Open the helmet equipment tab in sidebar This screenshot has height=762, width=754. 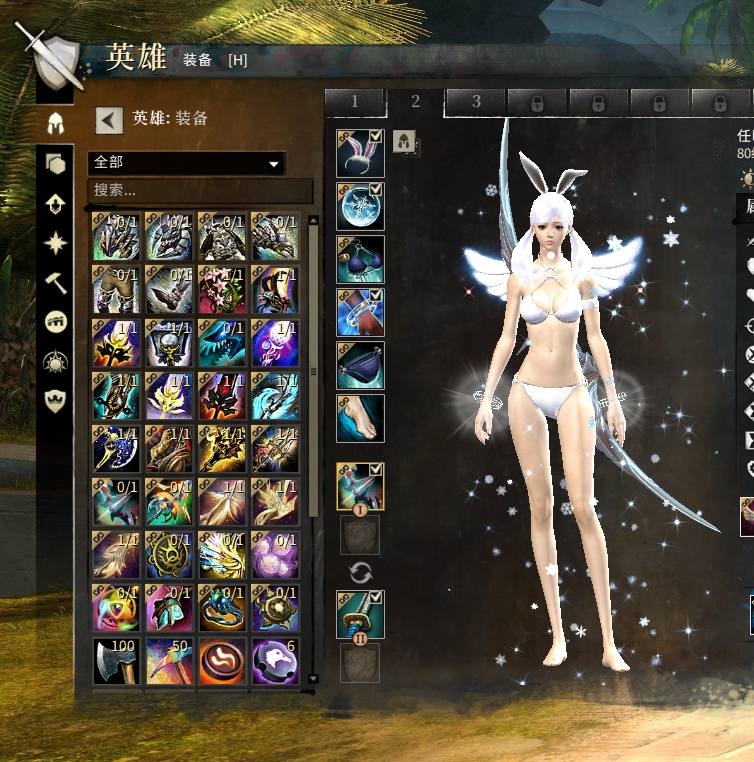[x=56, y=125]
